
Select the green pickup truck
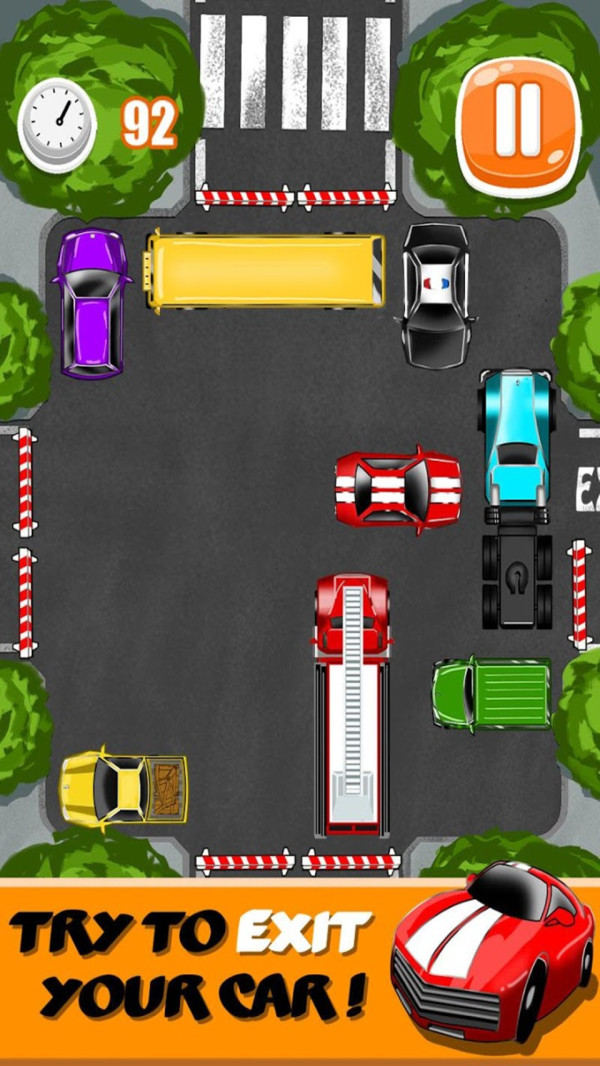492,692
